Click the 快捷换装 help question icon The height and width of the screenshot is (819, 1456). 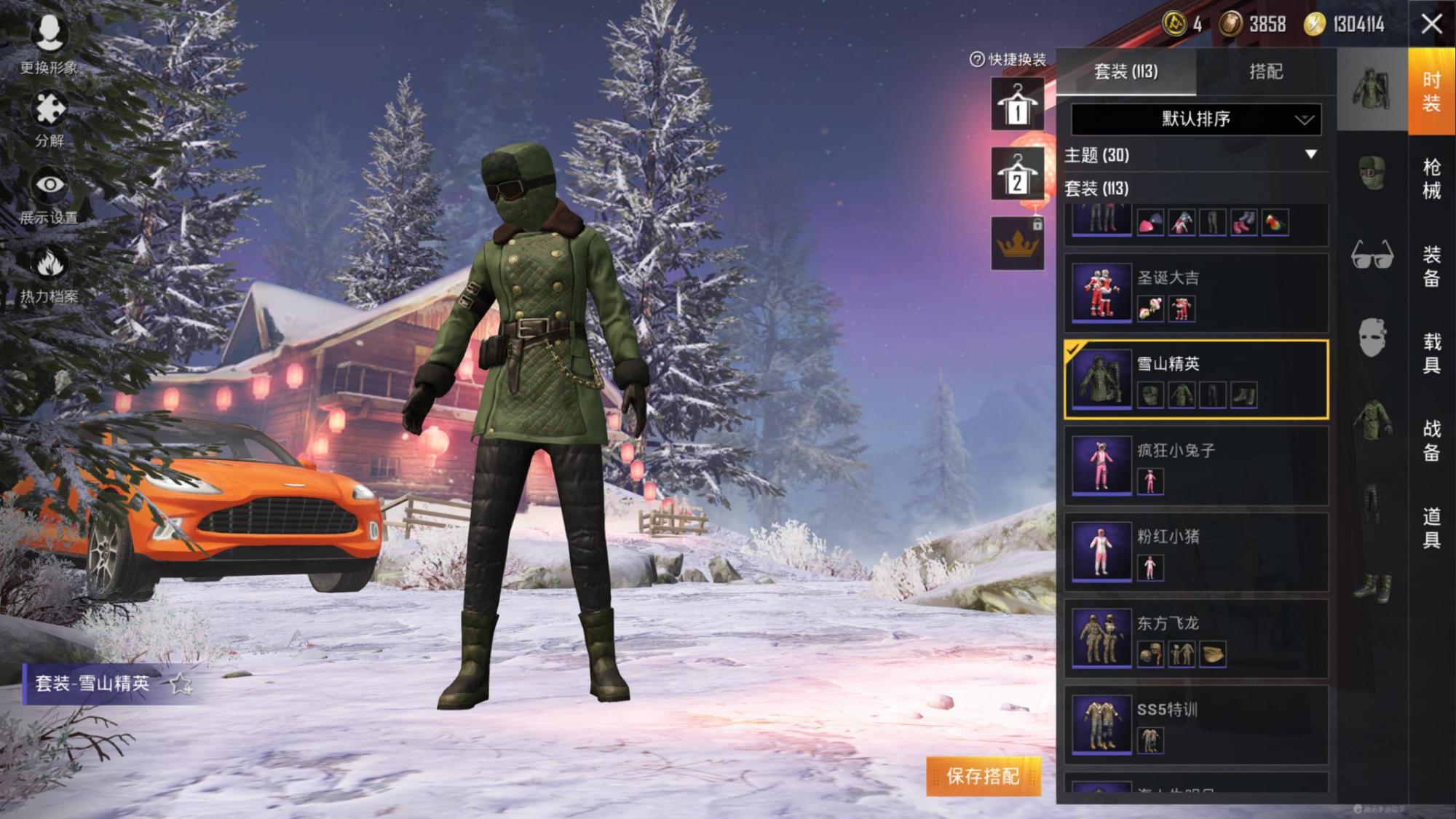pos(977,60)
